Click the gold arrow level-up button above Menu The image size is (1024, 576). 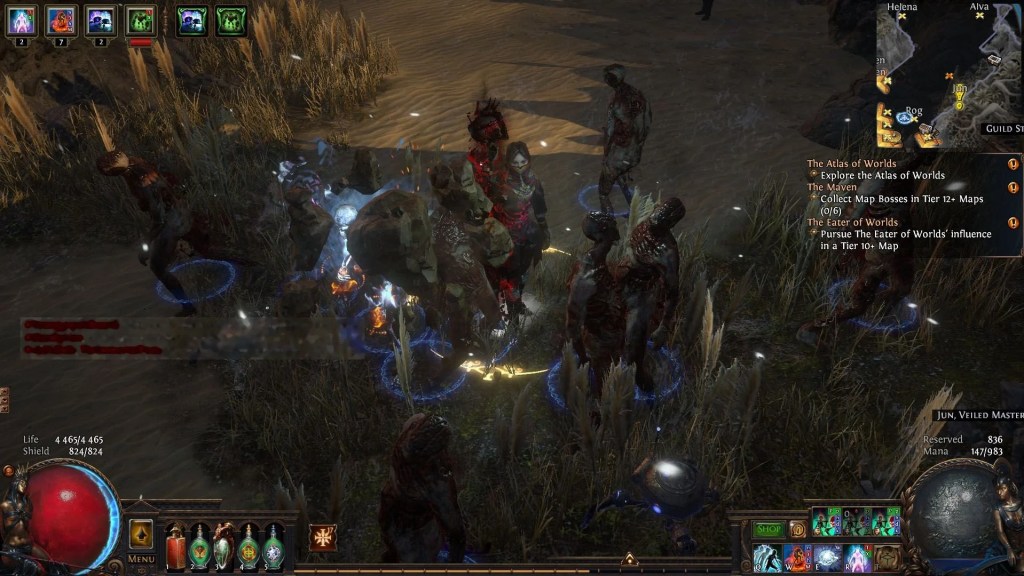point(141,532)
